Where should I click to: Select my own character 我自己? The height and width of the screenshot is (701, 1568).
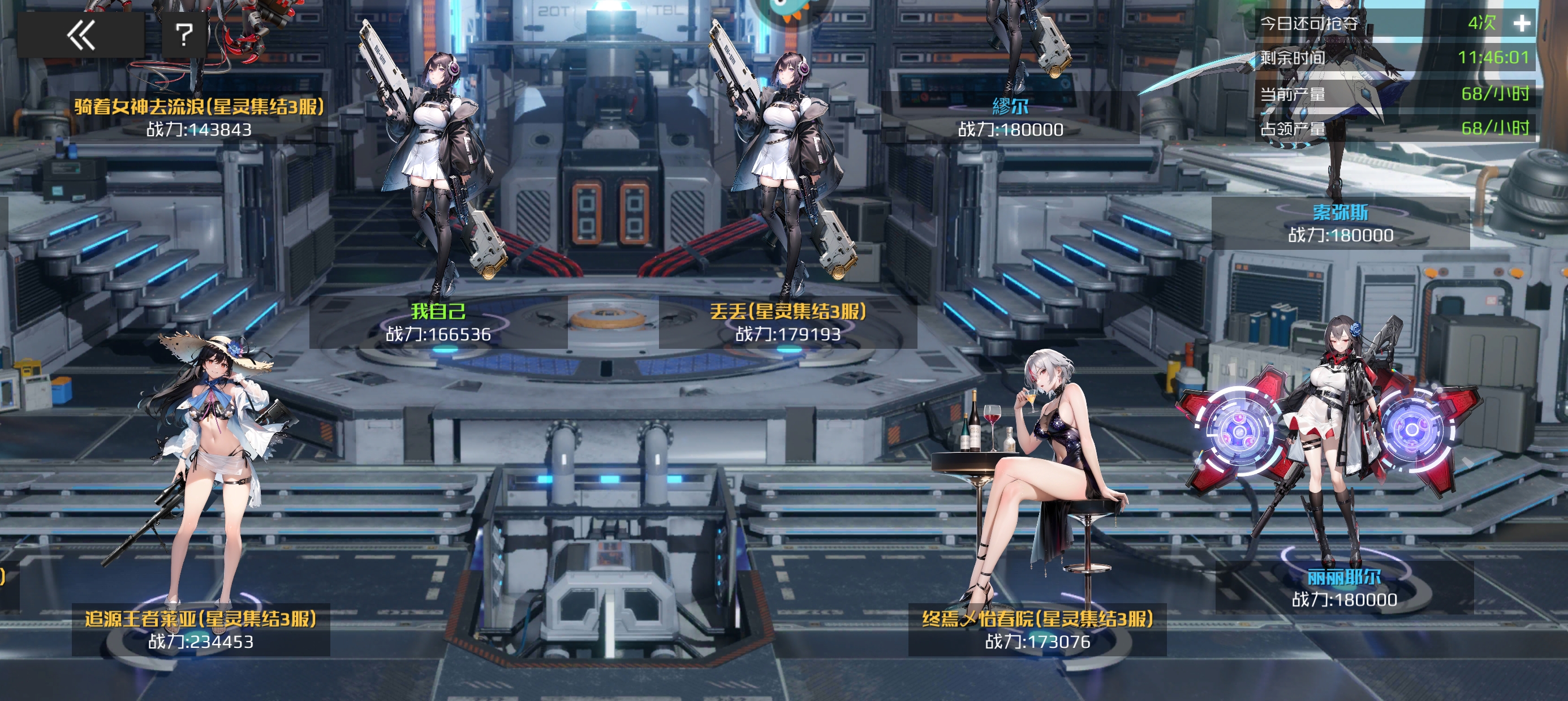click(438, 321)
